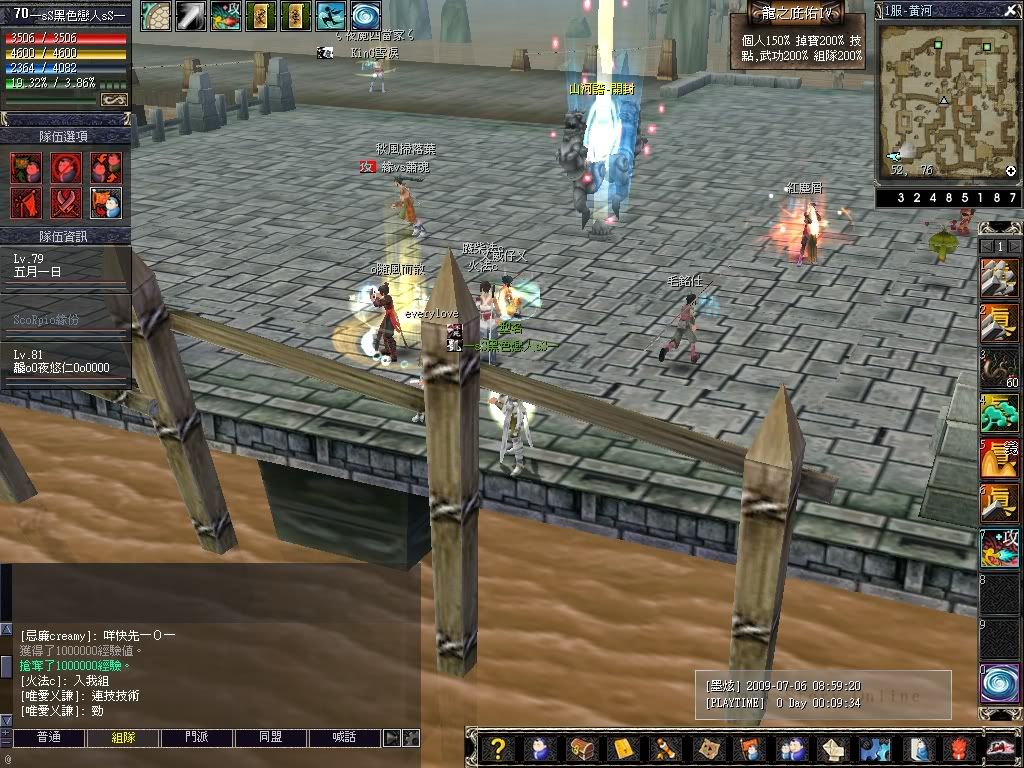Click the round plus button on minimap
Screen dimensions: 1024x768
tap(1010, 171)
